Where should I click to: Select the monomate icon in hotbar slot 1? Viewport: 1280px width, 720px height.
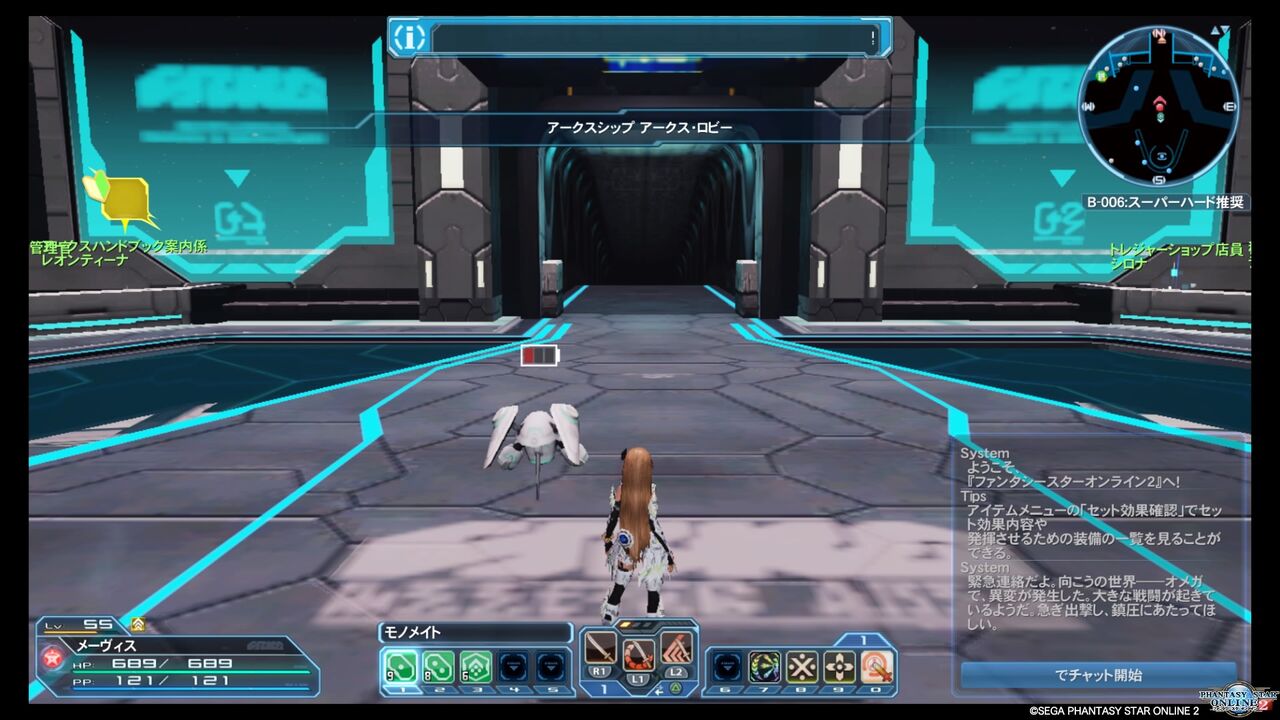(401, 664)
